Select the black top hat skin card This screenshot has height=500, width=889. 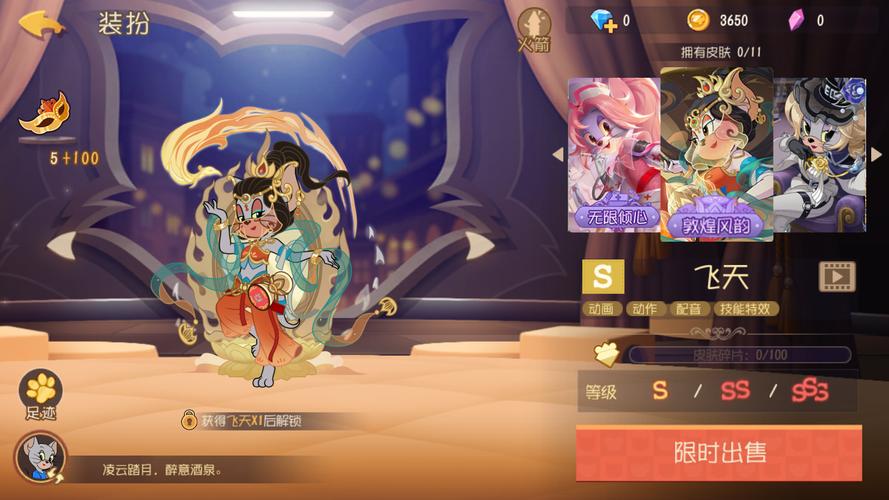pos(820,155)
